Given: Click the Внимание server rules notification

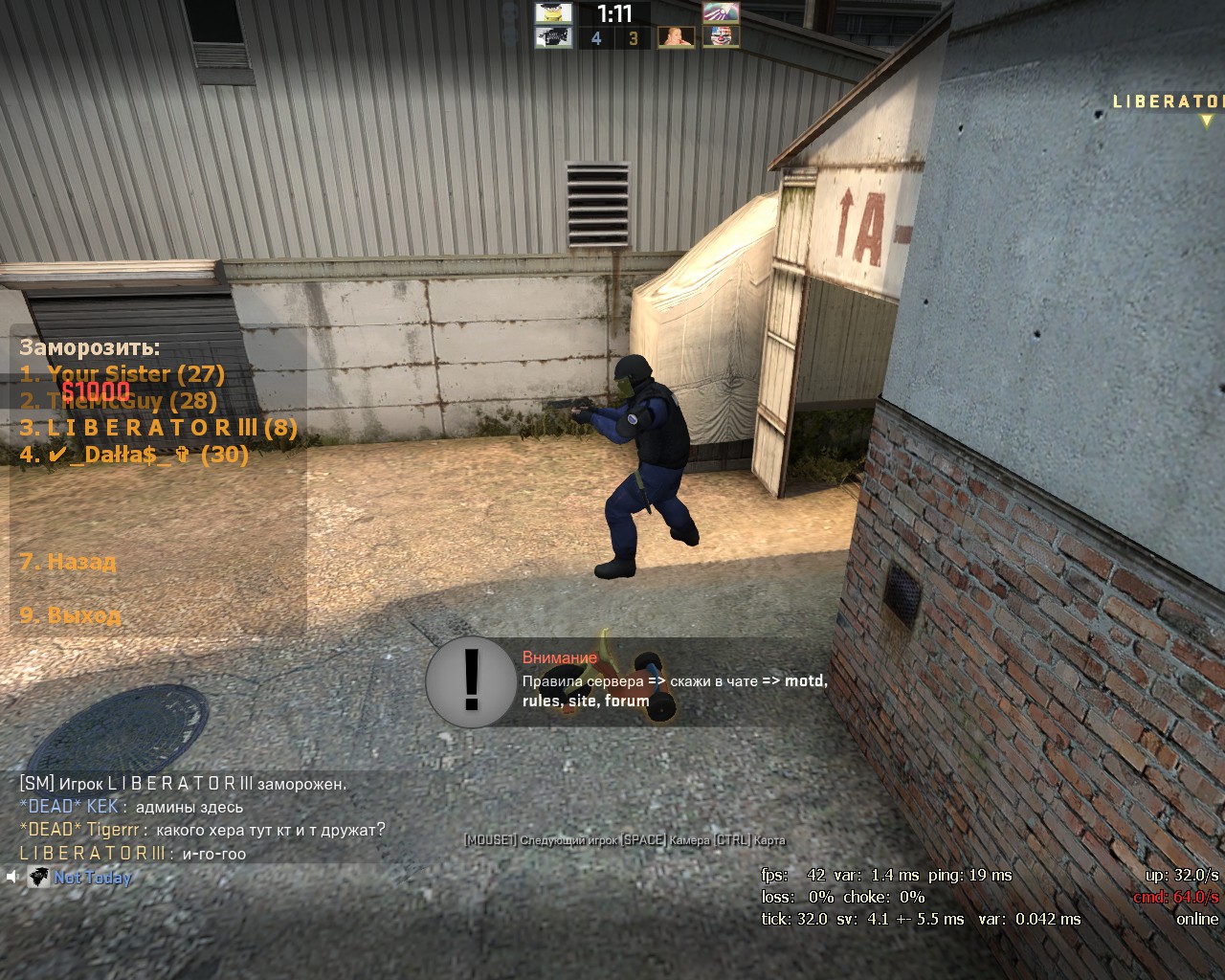Looking at the screenshot, I should point(627,681).
